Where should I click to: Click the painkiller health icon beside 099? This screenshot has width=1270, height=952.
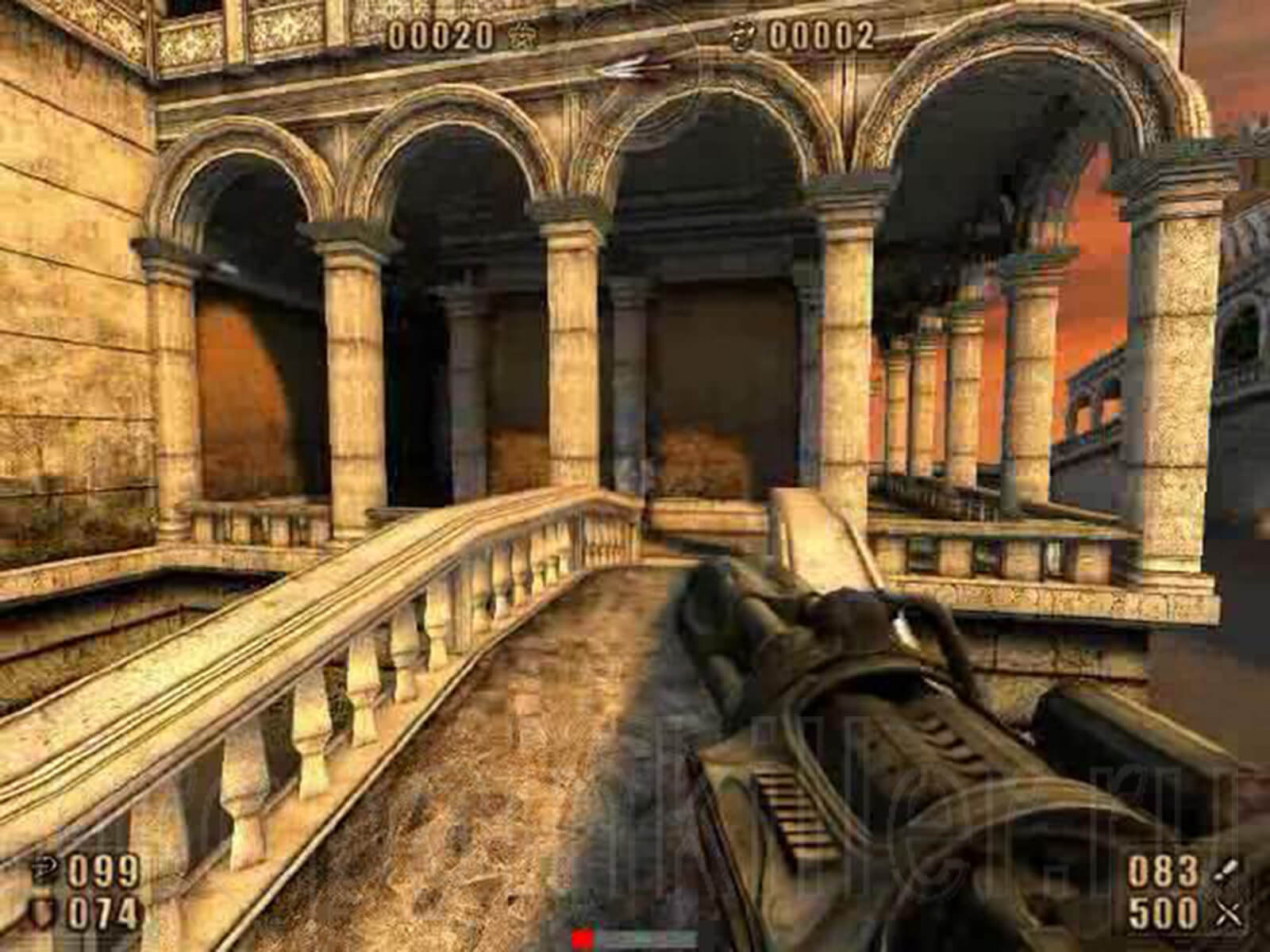(x=43, y=866)
